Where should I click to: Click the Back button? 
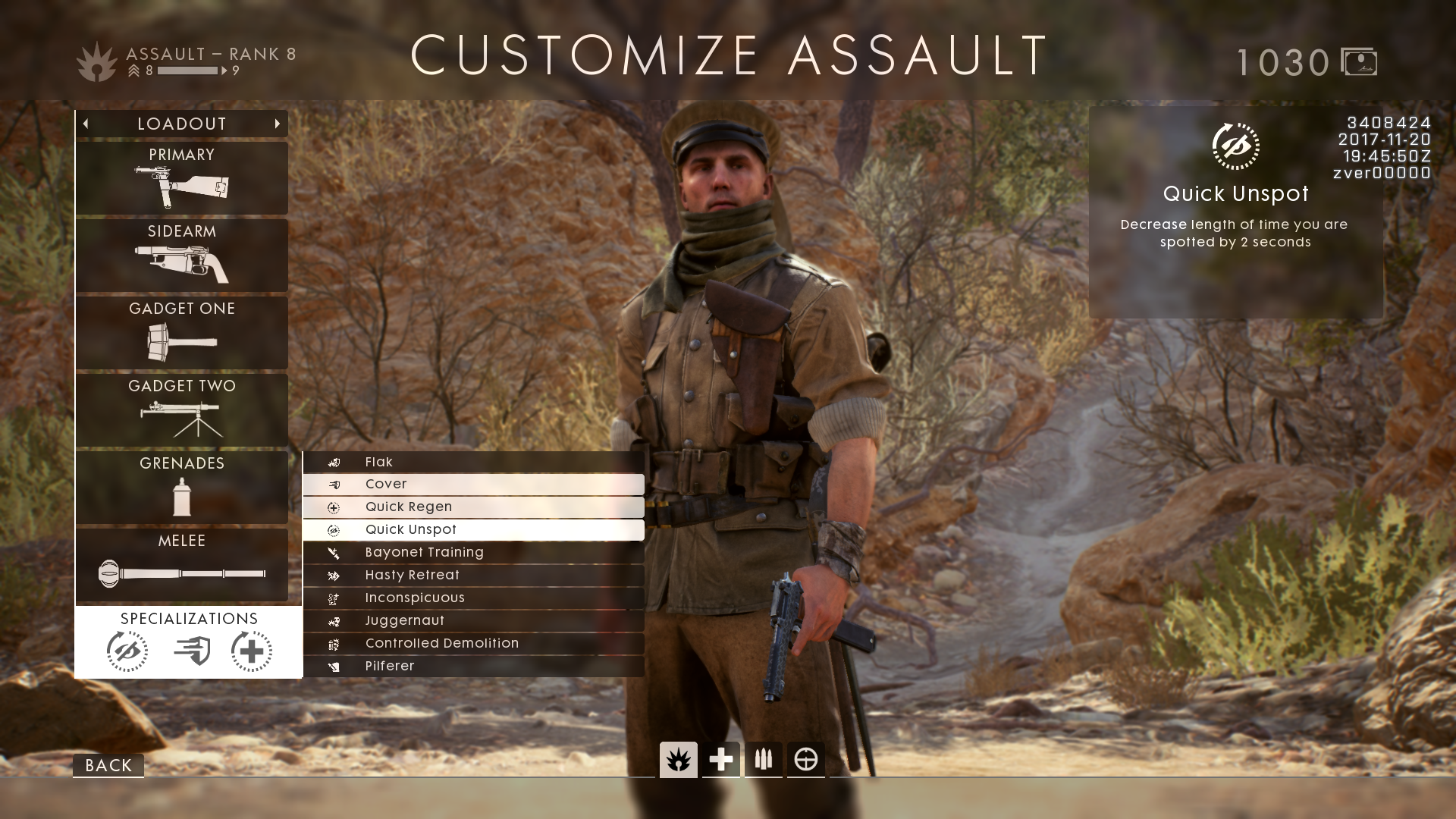point(108,765)
